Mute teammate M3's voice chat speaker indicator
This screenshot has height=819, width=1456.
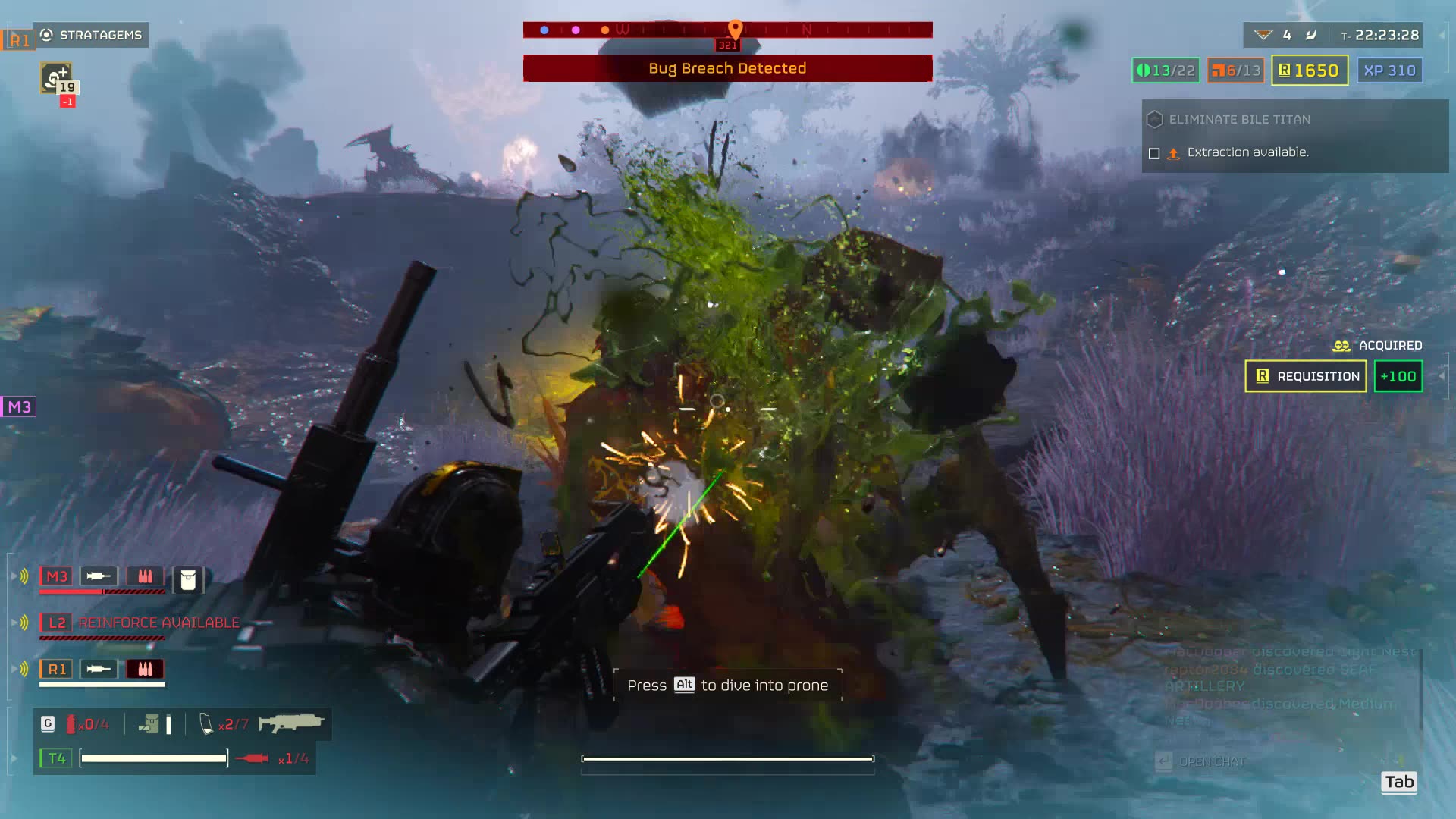click(x=25, y=575)
